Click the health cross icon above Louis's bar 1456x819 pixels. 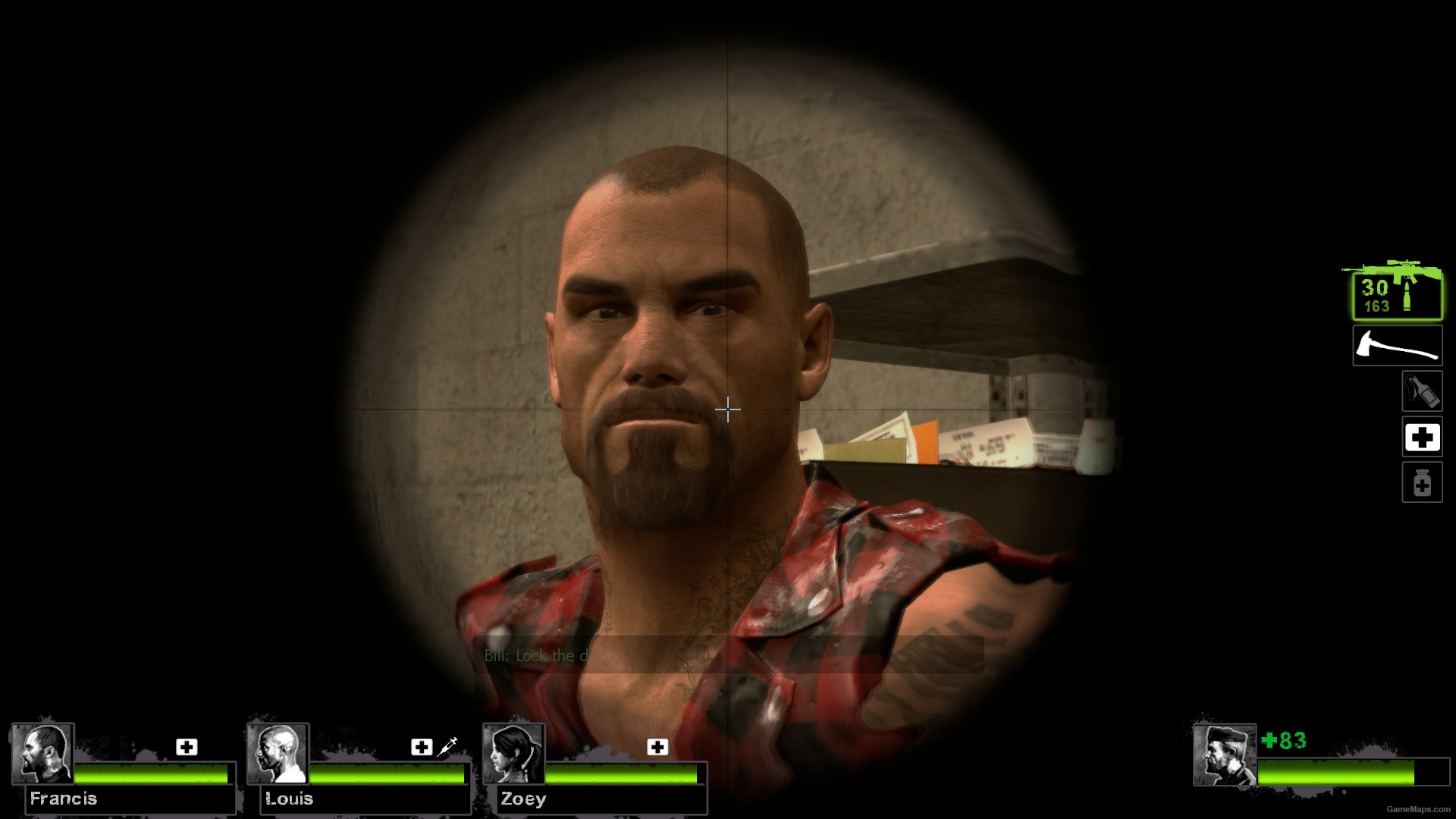422,747
